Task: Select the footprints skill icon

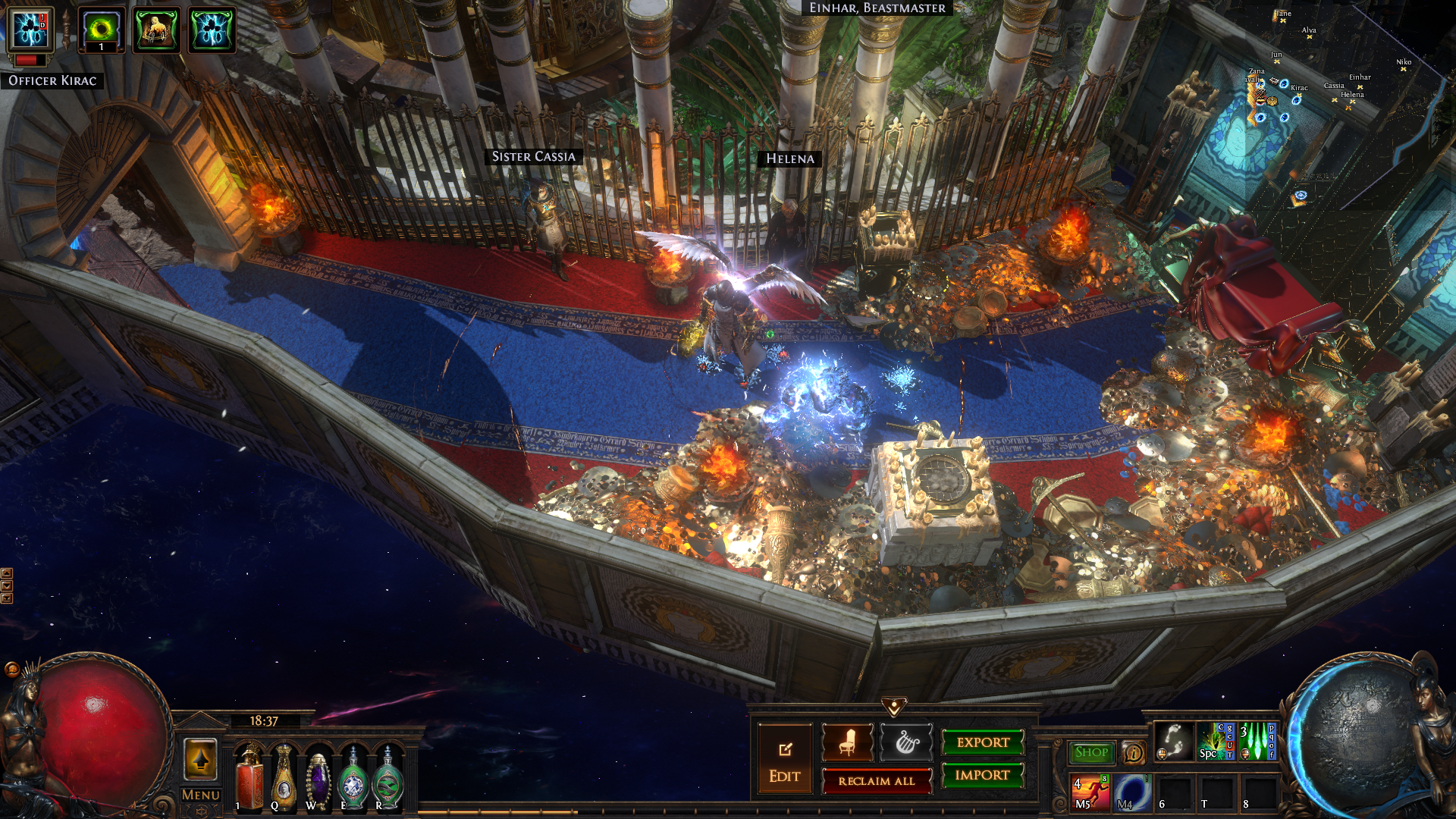Action: point(1174,741)
